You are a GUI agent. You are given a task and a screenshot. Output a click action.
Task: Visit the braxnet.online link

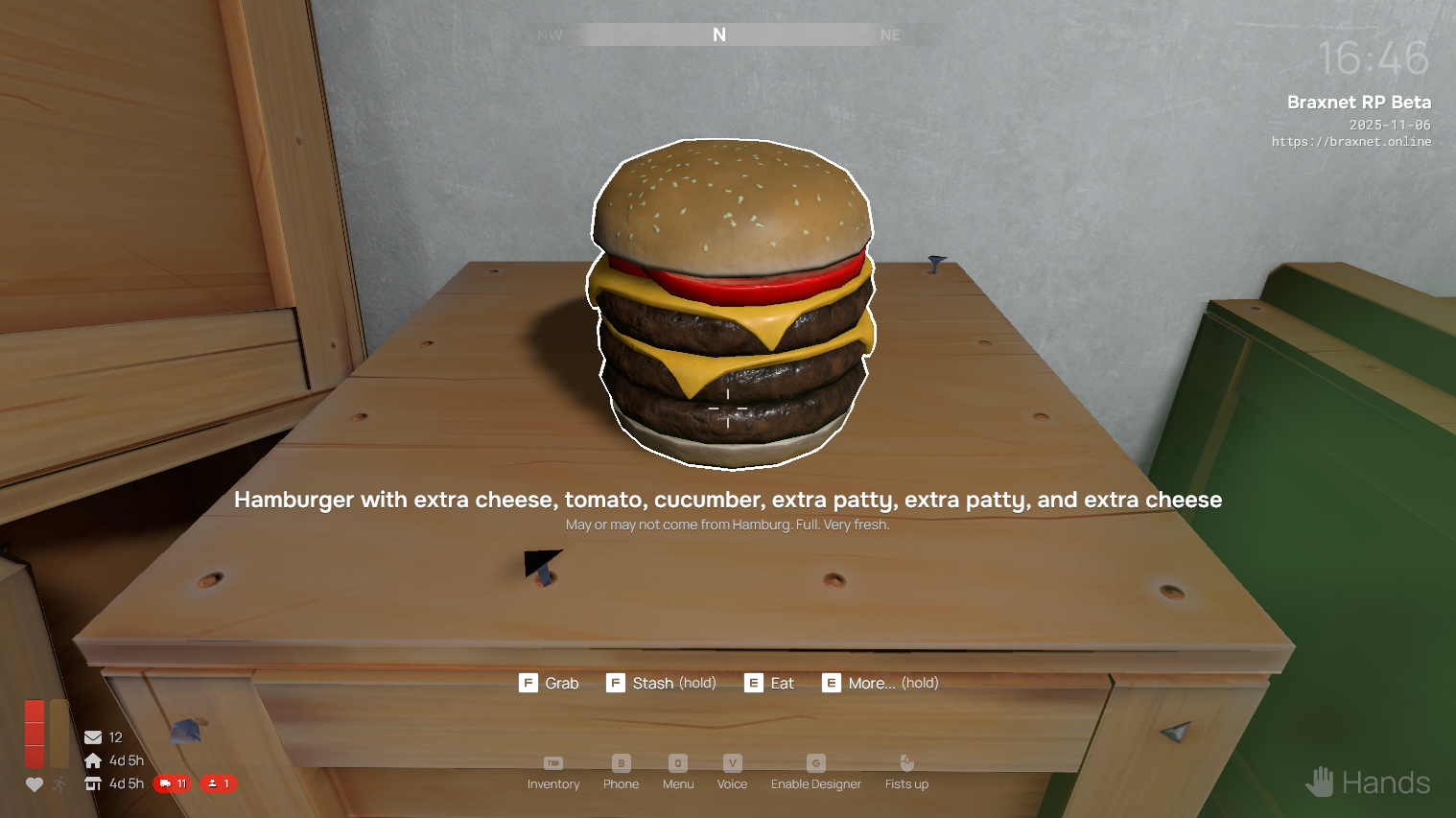(1350, 142)
